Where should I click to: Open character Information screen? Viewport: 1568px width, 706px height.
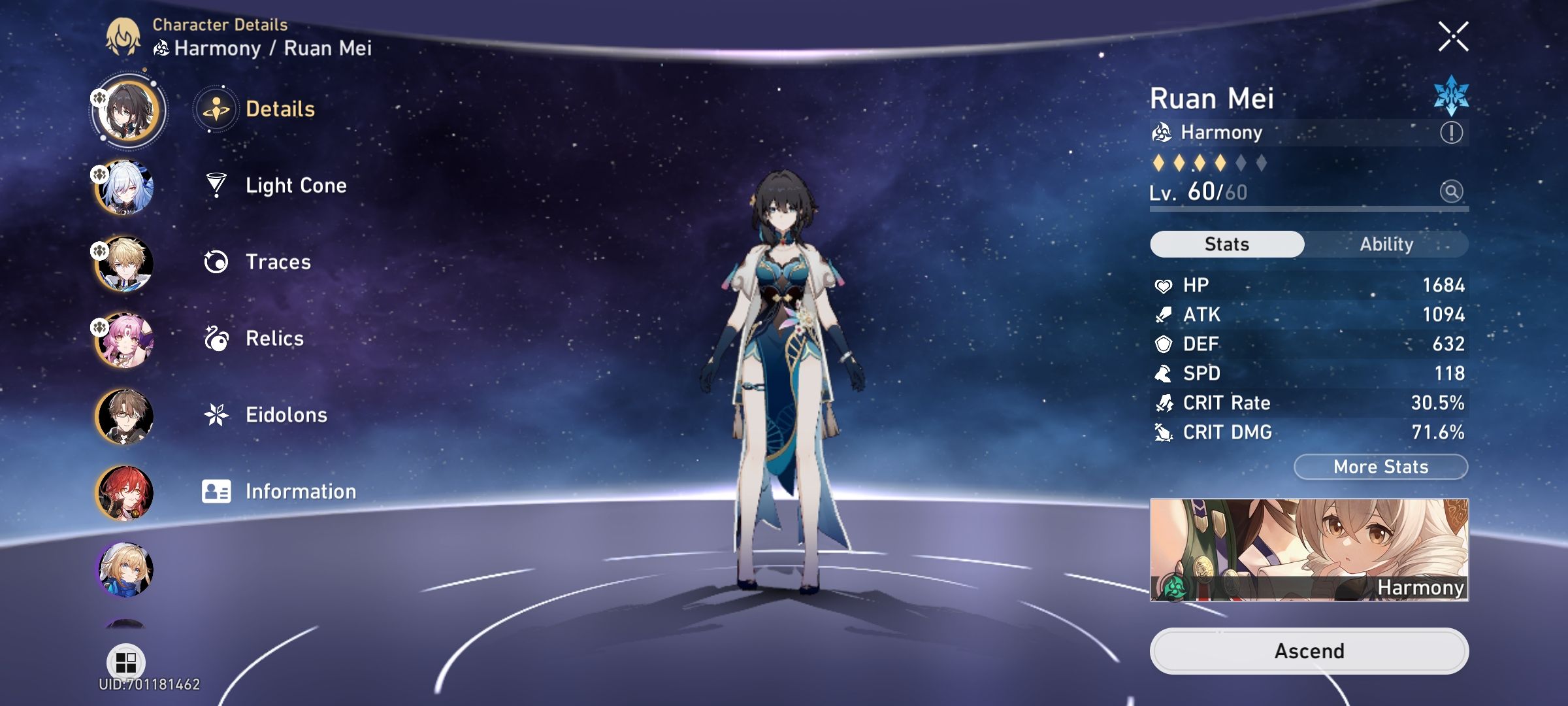(300, 490)
